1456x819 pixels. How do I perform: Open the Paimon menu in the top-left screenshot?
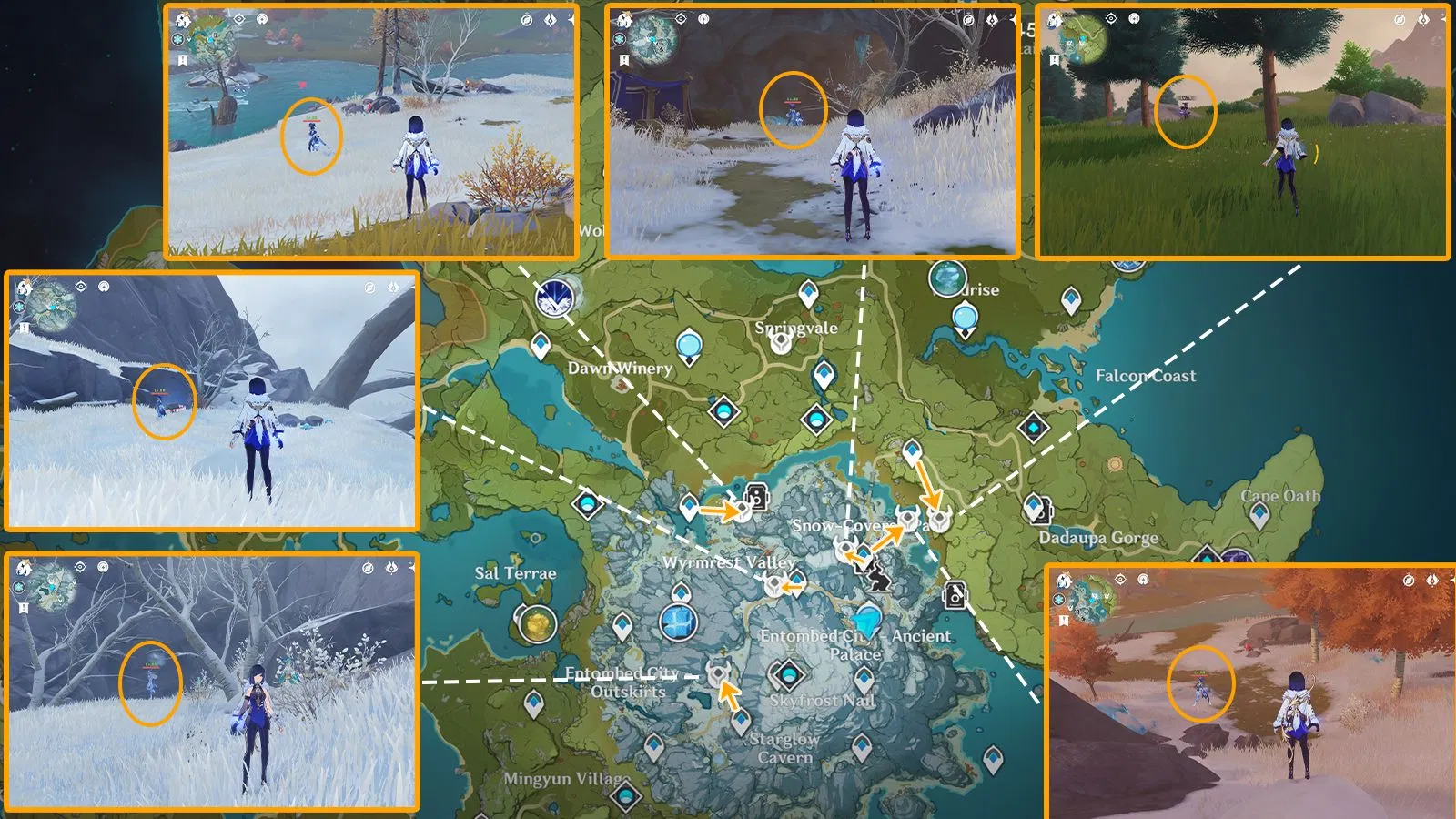[x=184, y=21]
